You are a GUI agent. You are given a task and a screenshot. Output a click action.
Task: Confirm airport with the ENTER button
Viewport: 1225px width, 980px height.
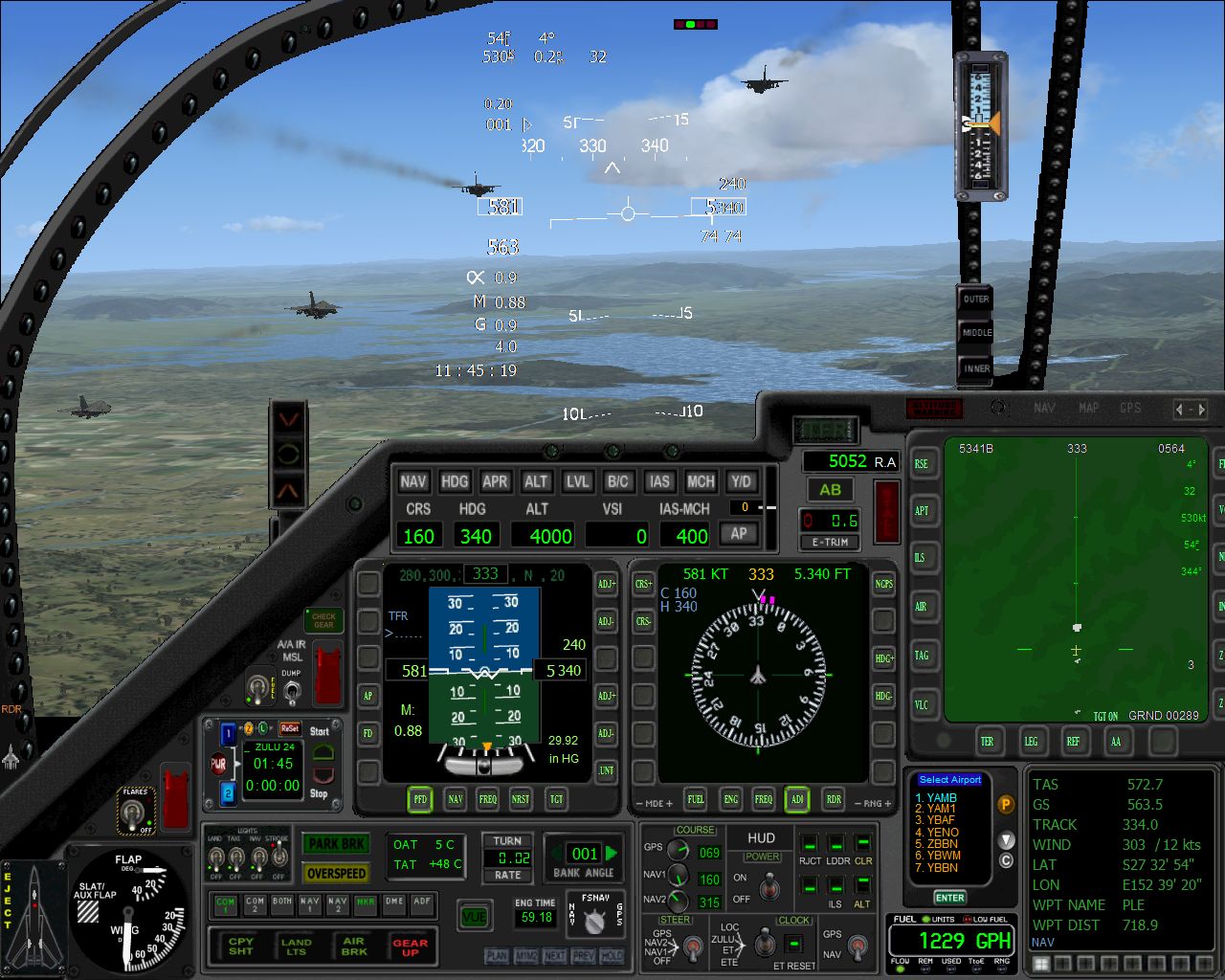(949, 898)
